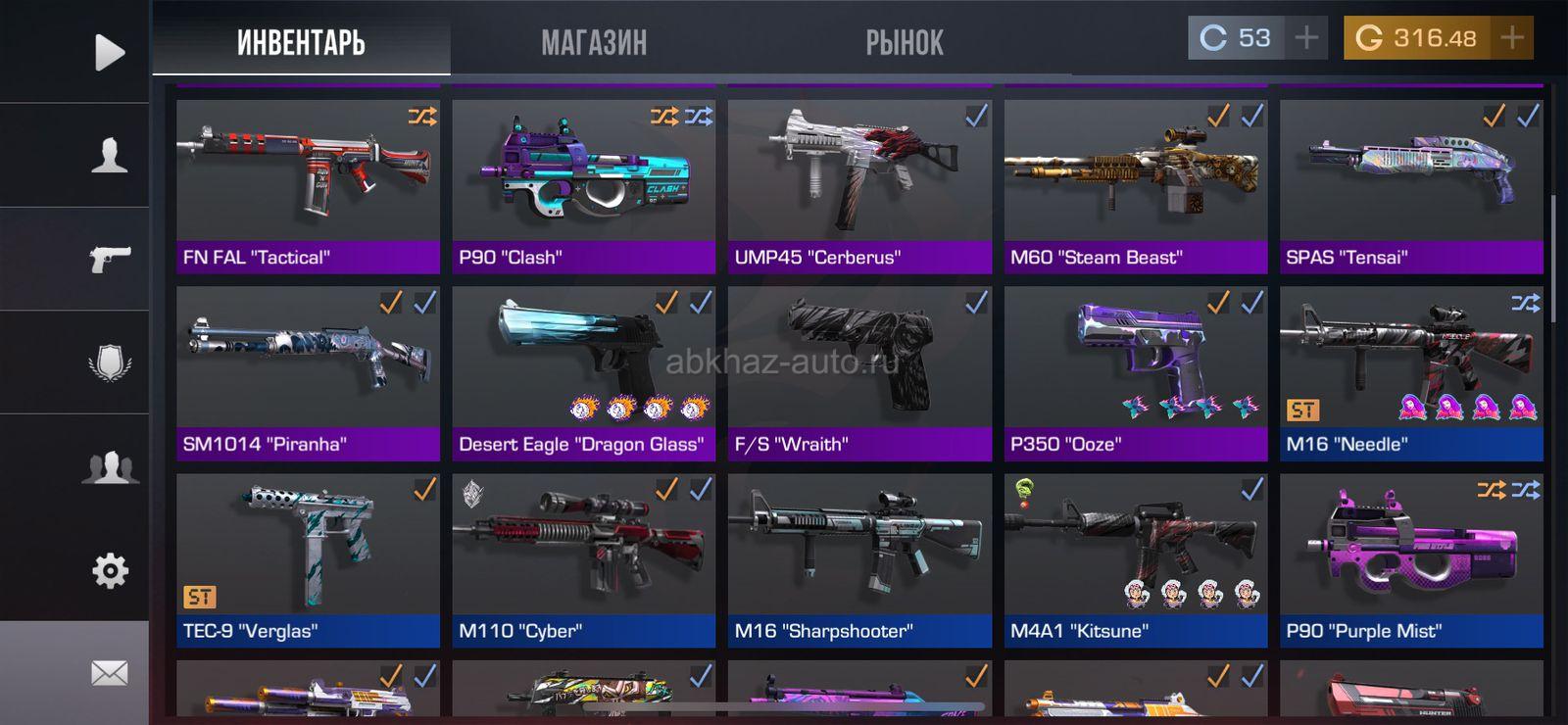Choose the M16 "Needle" skin
The height and width of the screenshot is (725, 1568).
click(1411, 373)
